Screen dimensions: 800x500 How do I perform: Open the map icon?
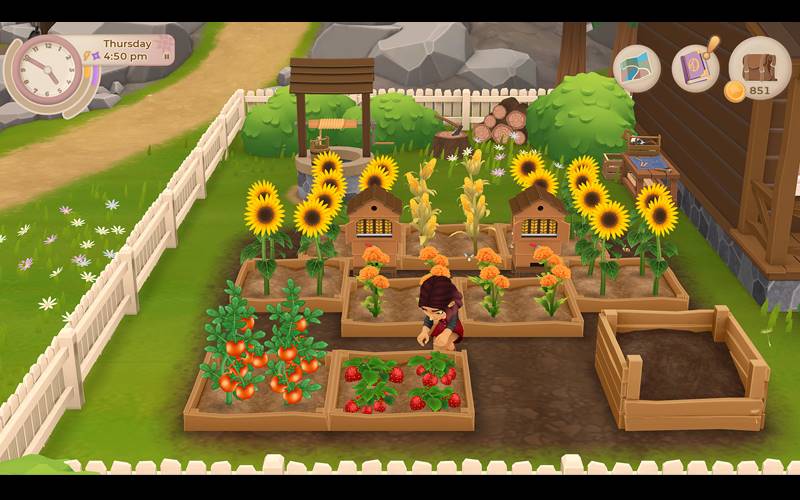[x=637, y=69]
